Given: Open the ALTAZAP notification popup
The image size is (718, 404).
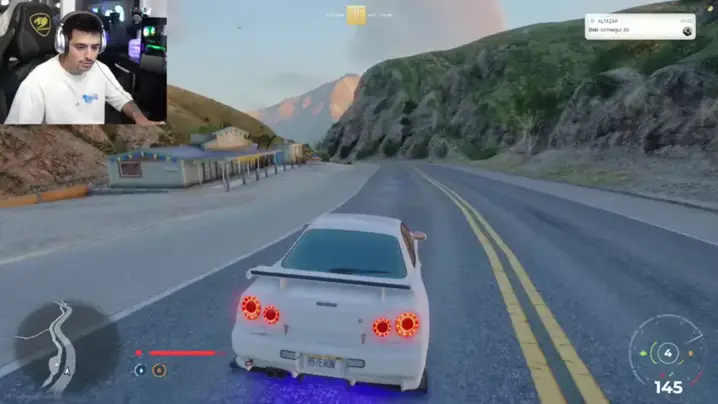Looking at the screenshot, I should coord(639,26).
